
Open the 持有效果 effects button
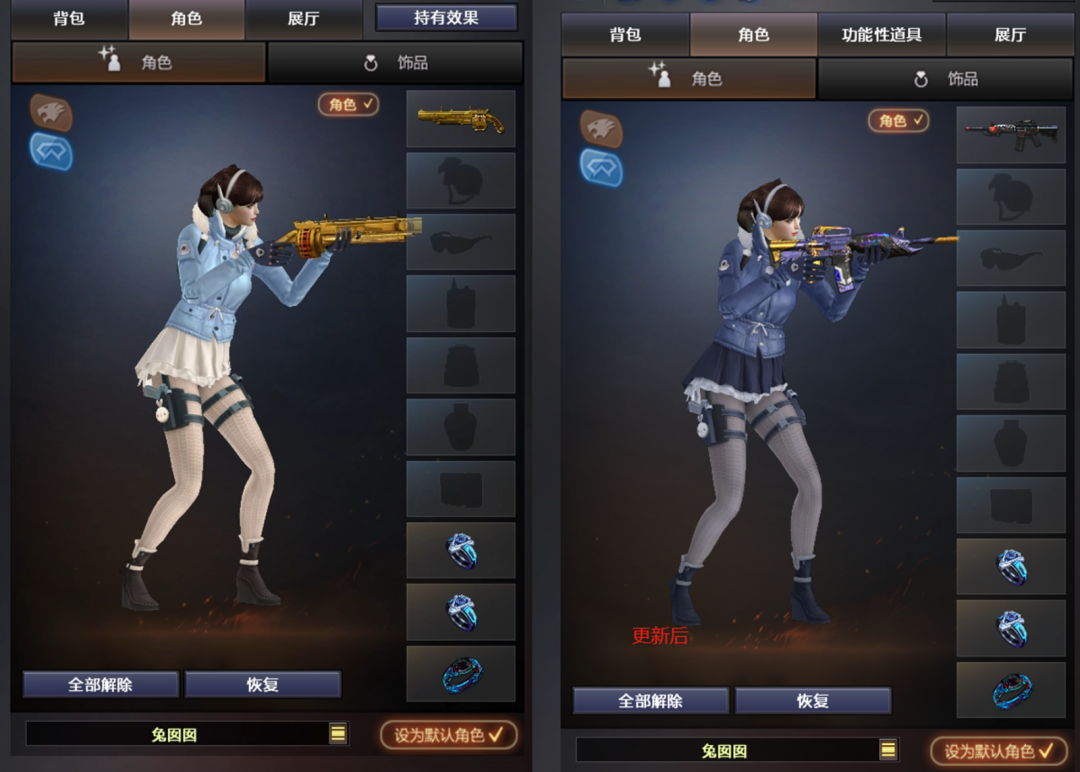446,18
